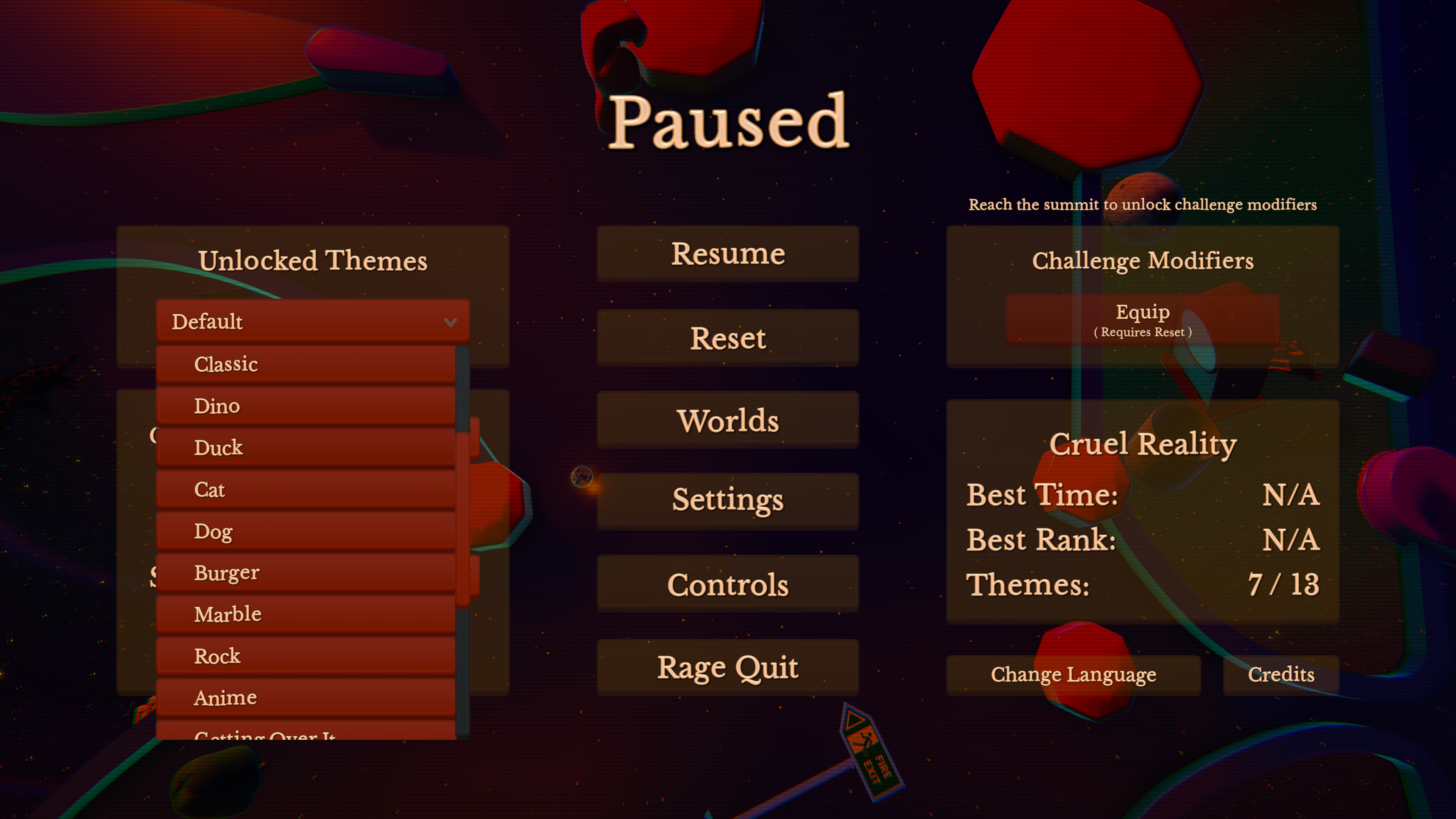Open the Settings menu
The height and width of the screenshot is (819, 1456).
[728, 500]
